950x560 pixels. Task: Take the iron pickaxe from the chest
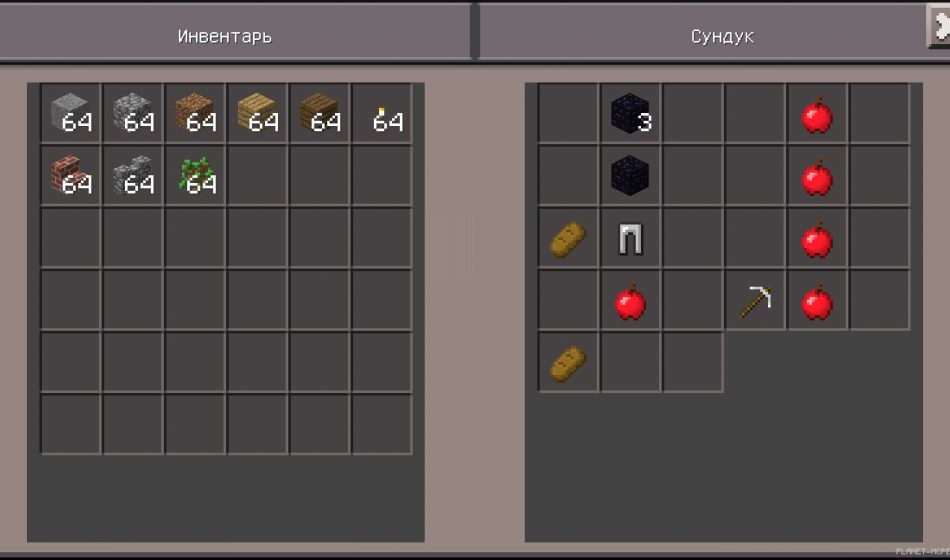(x=755, y=300)
